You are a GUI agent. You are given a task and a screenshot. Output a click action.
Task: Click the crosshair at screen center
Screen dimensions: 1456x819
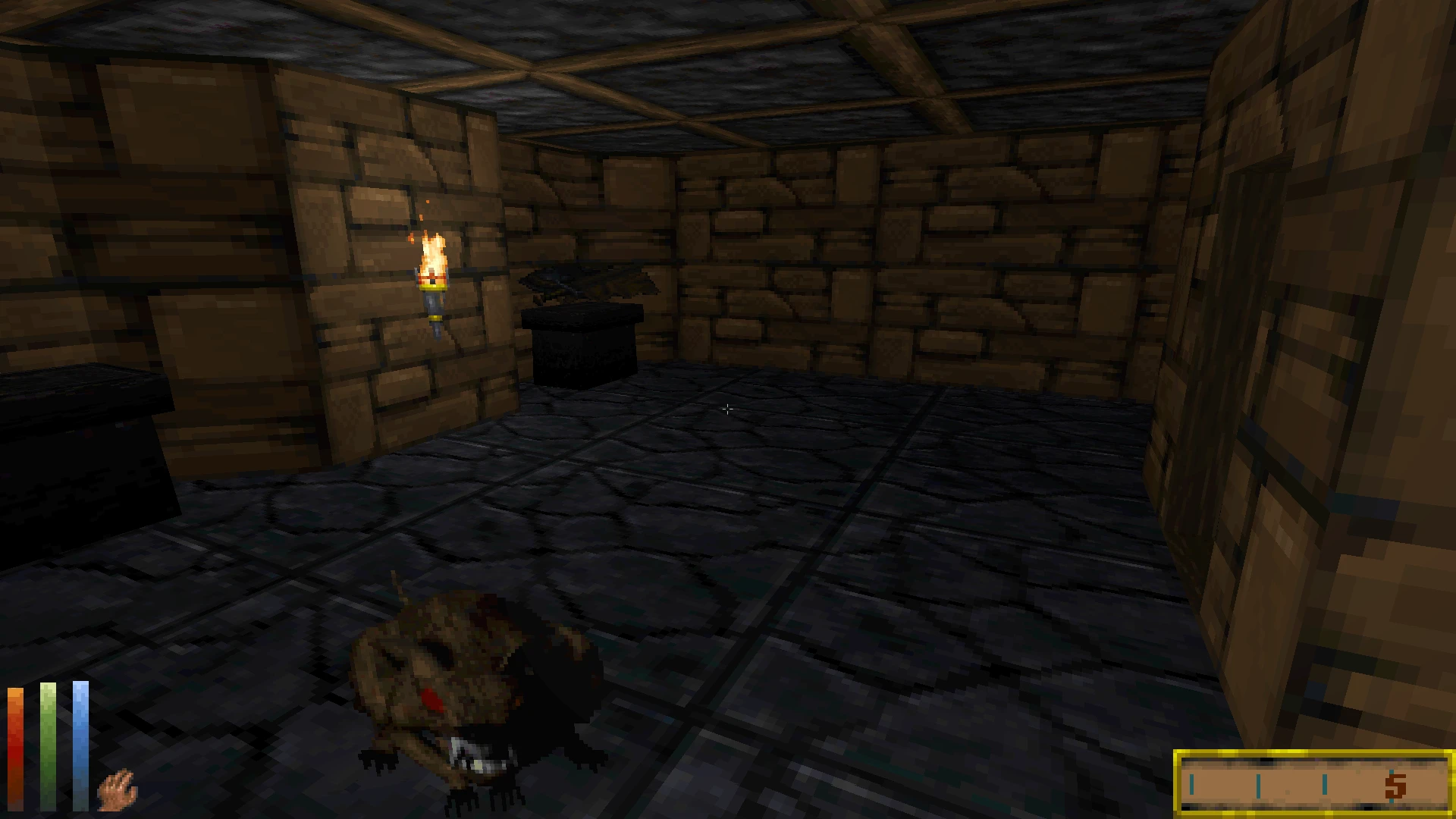coord(728,409)
